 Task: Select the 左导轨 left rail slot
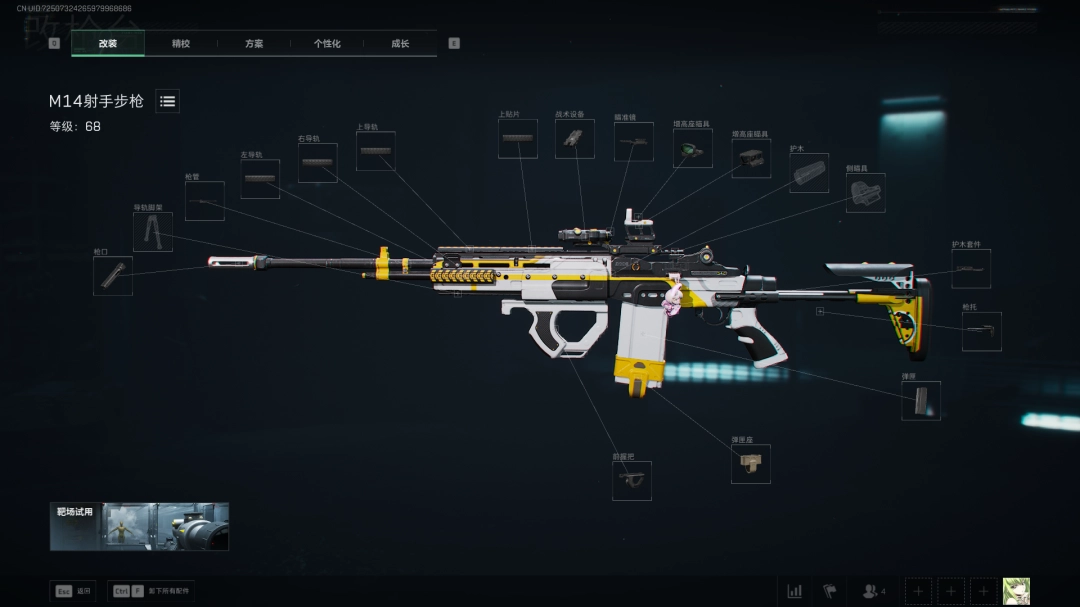click(260, 179)
